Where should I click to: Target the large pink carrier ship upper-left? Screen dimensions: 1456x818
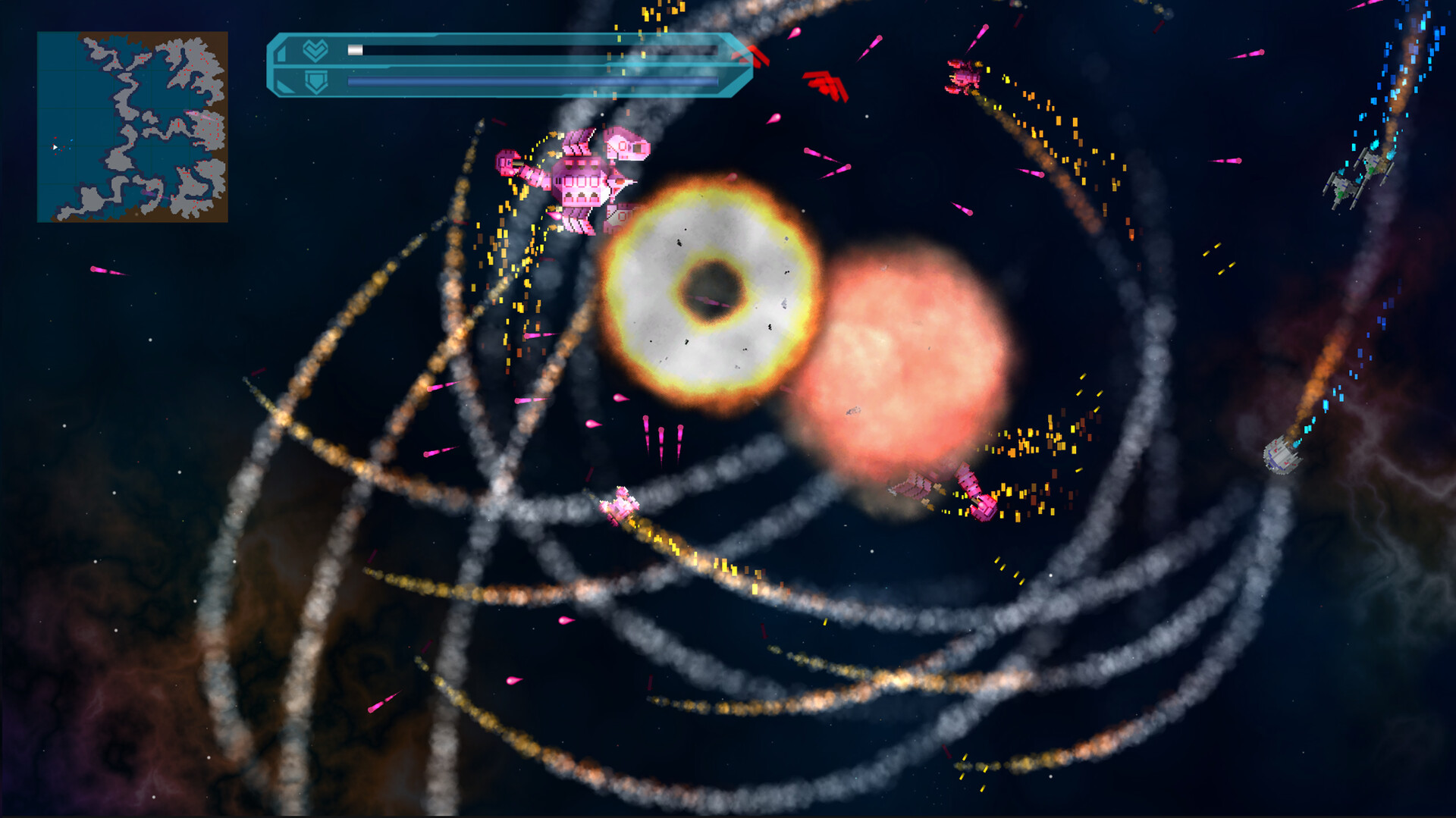point(584,182)
